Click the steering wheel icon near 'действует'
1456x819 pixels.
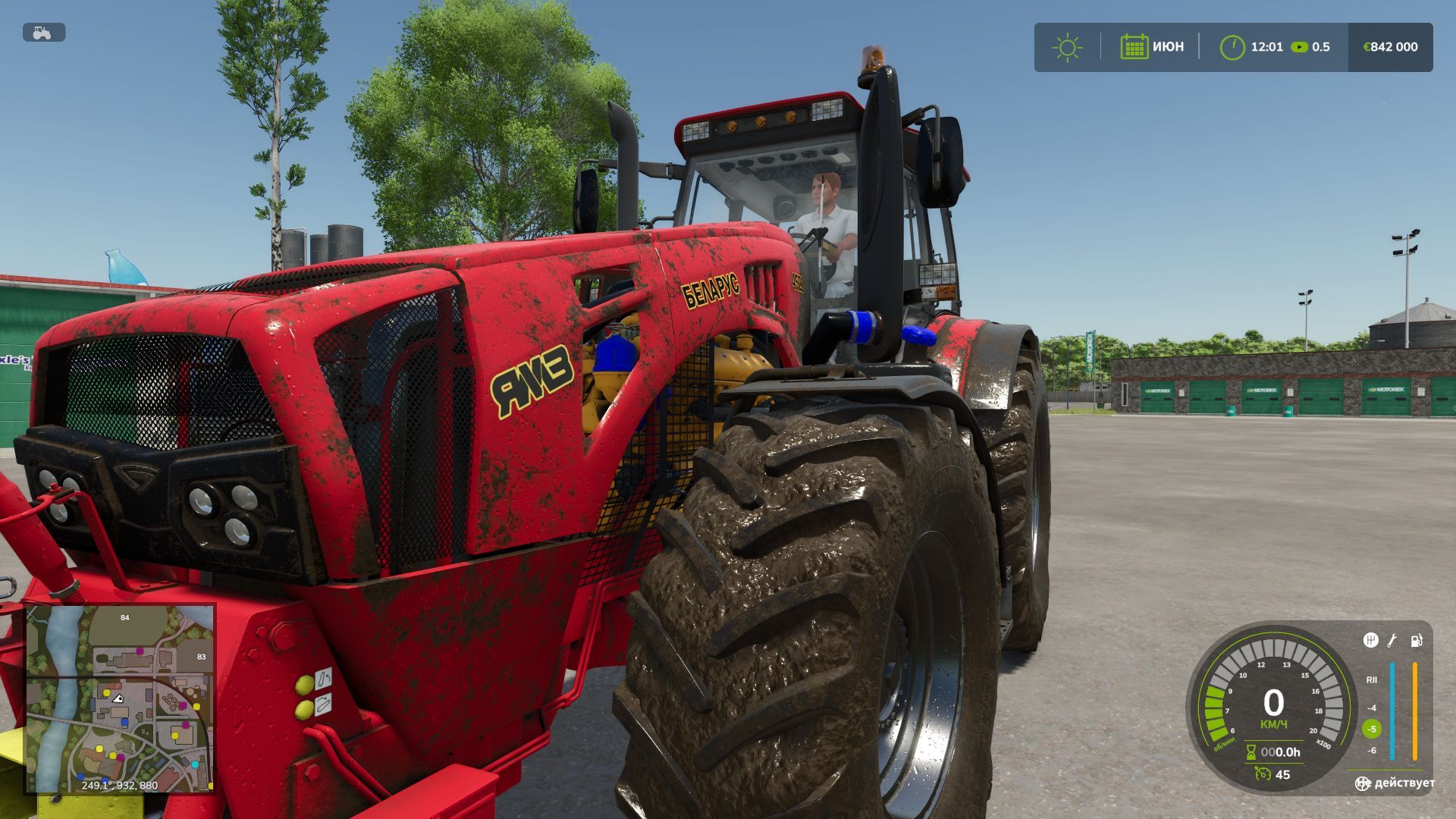(1362, 783)
